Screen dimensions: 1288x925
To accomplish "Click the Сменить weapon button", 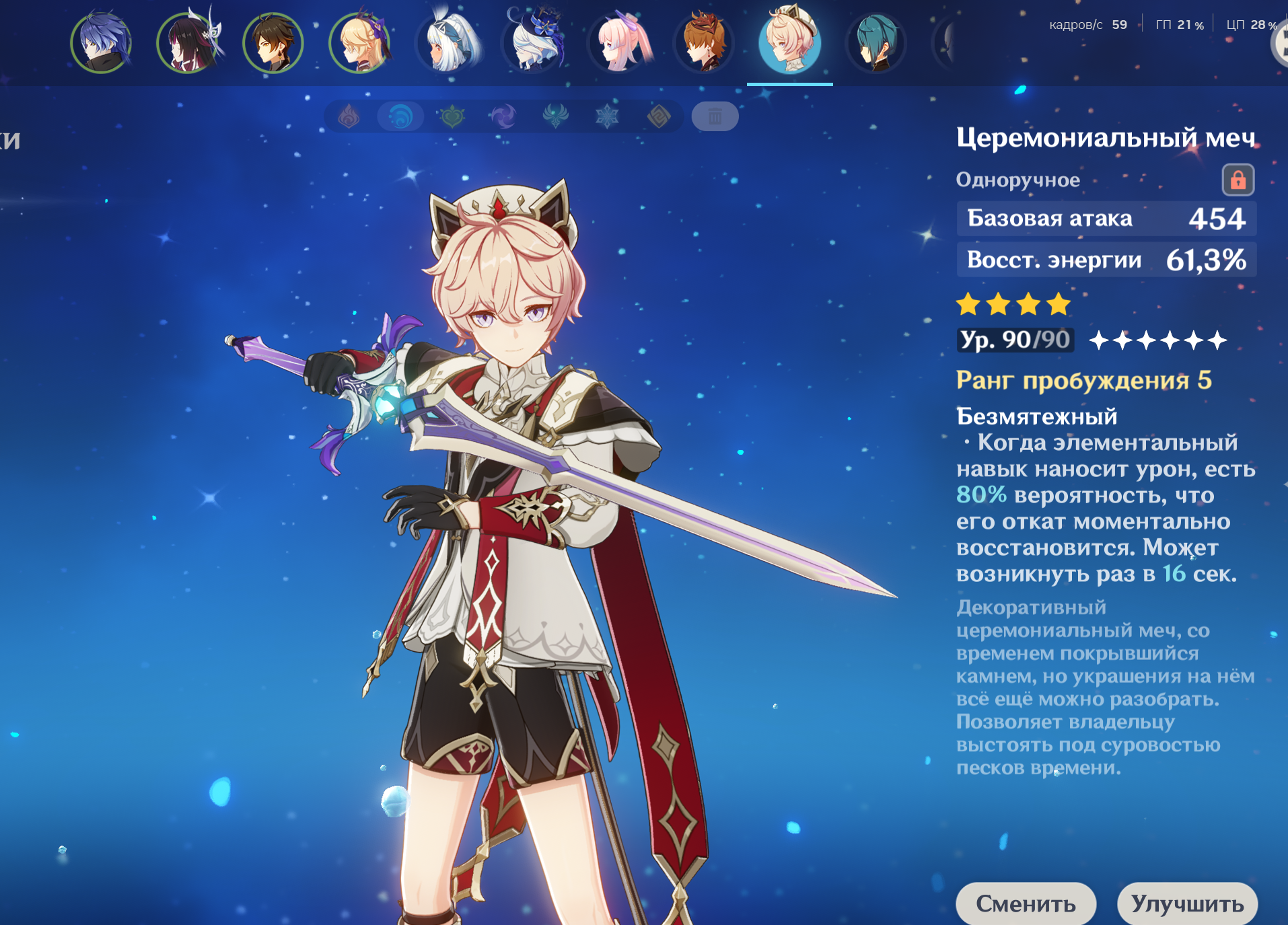I will coord(1026,903).
